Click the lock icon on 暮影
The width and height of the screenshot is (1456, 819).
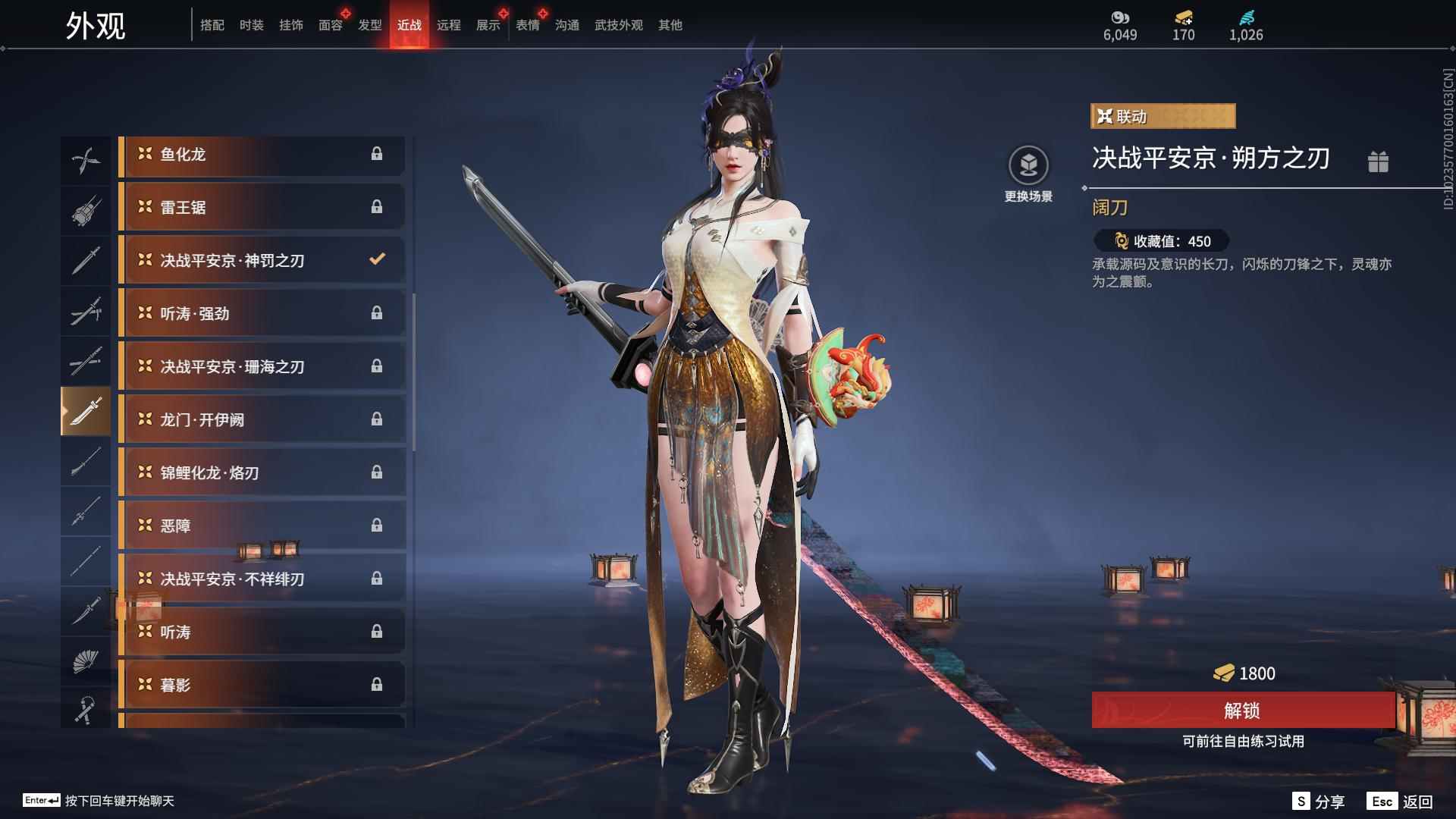[x=378, y=684]
